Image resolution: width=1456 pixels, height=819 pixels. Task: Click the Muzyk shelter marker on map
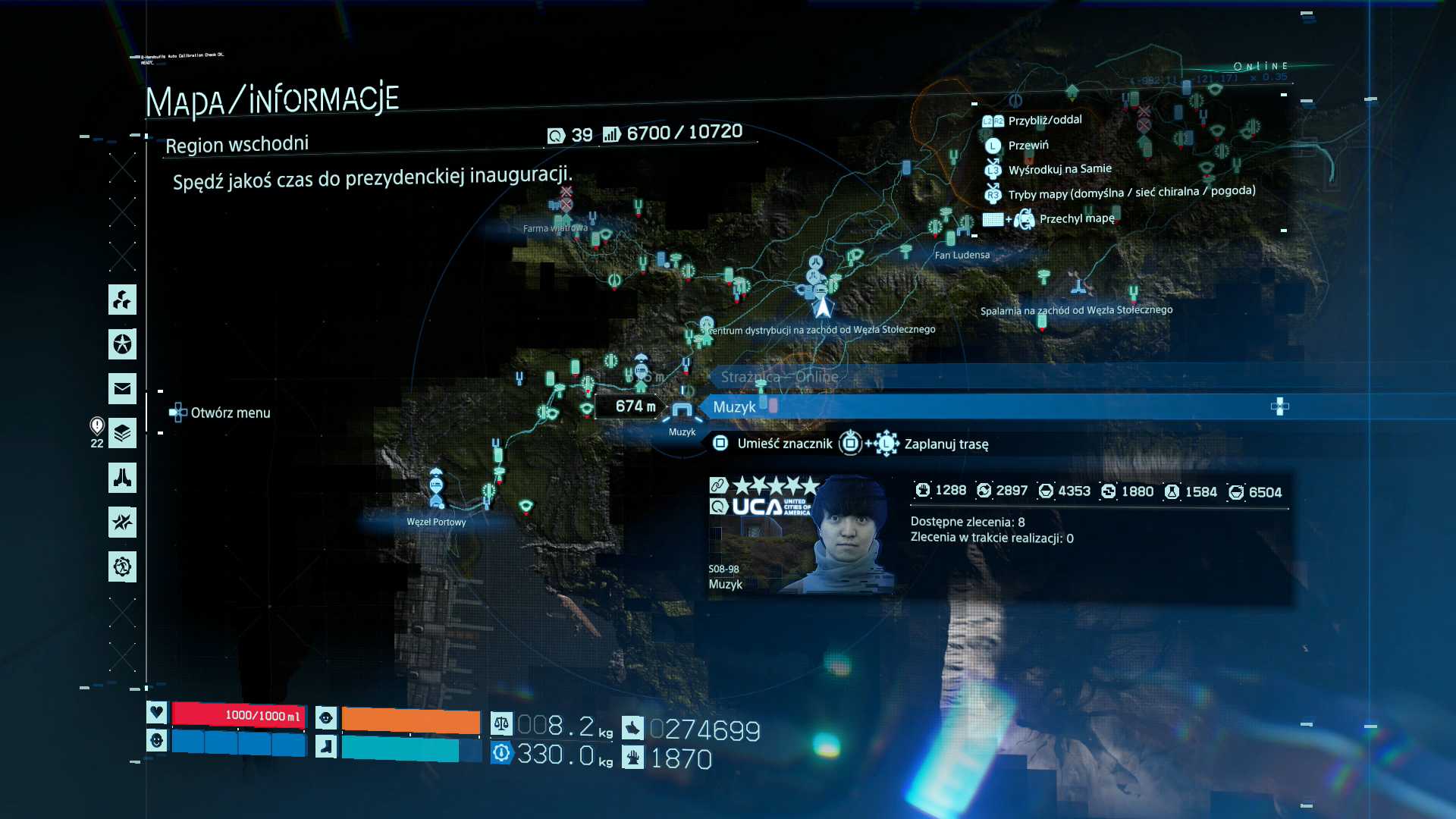682,413
